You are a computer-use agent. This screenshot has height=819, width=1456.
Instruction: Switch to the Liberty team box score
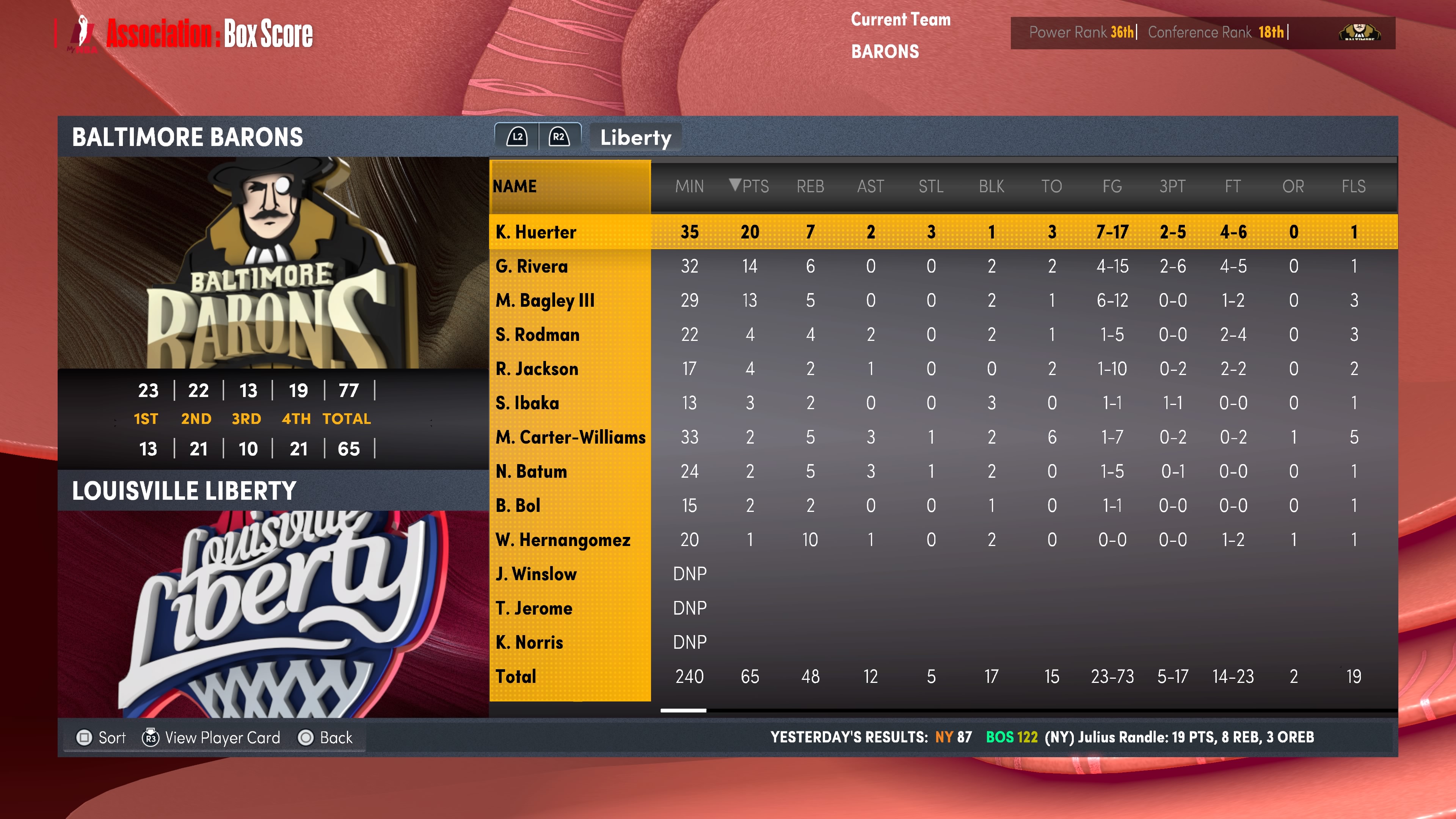(635, 137)
